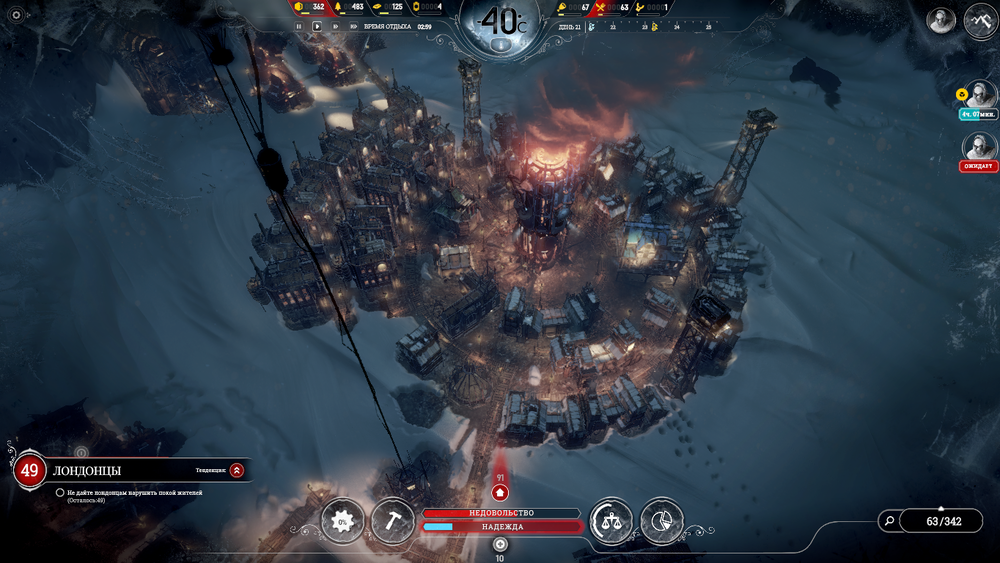Open the technology tree gear icon
The height and width of the screenshot is (563, 1000).
pos(342,521)
